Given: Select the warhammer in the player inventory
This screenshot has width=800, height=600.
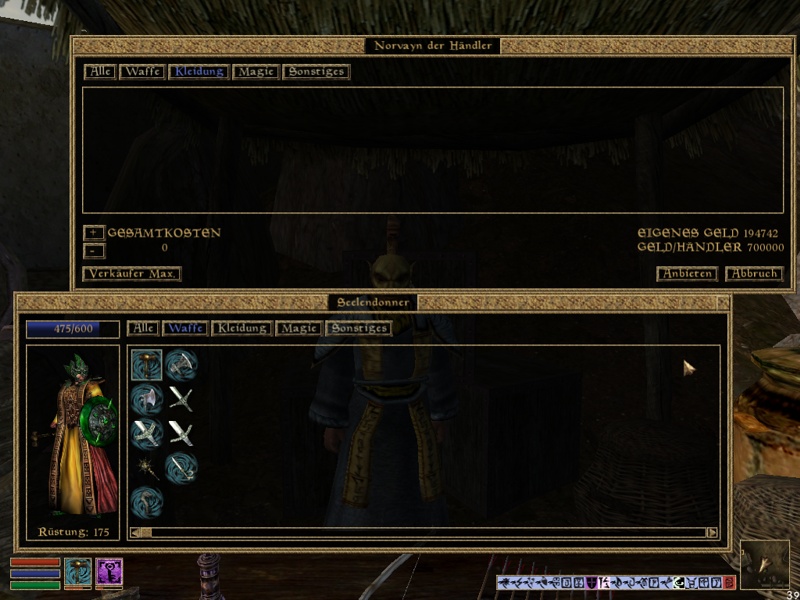Looking at the screenshot, I should (147, 364).
